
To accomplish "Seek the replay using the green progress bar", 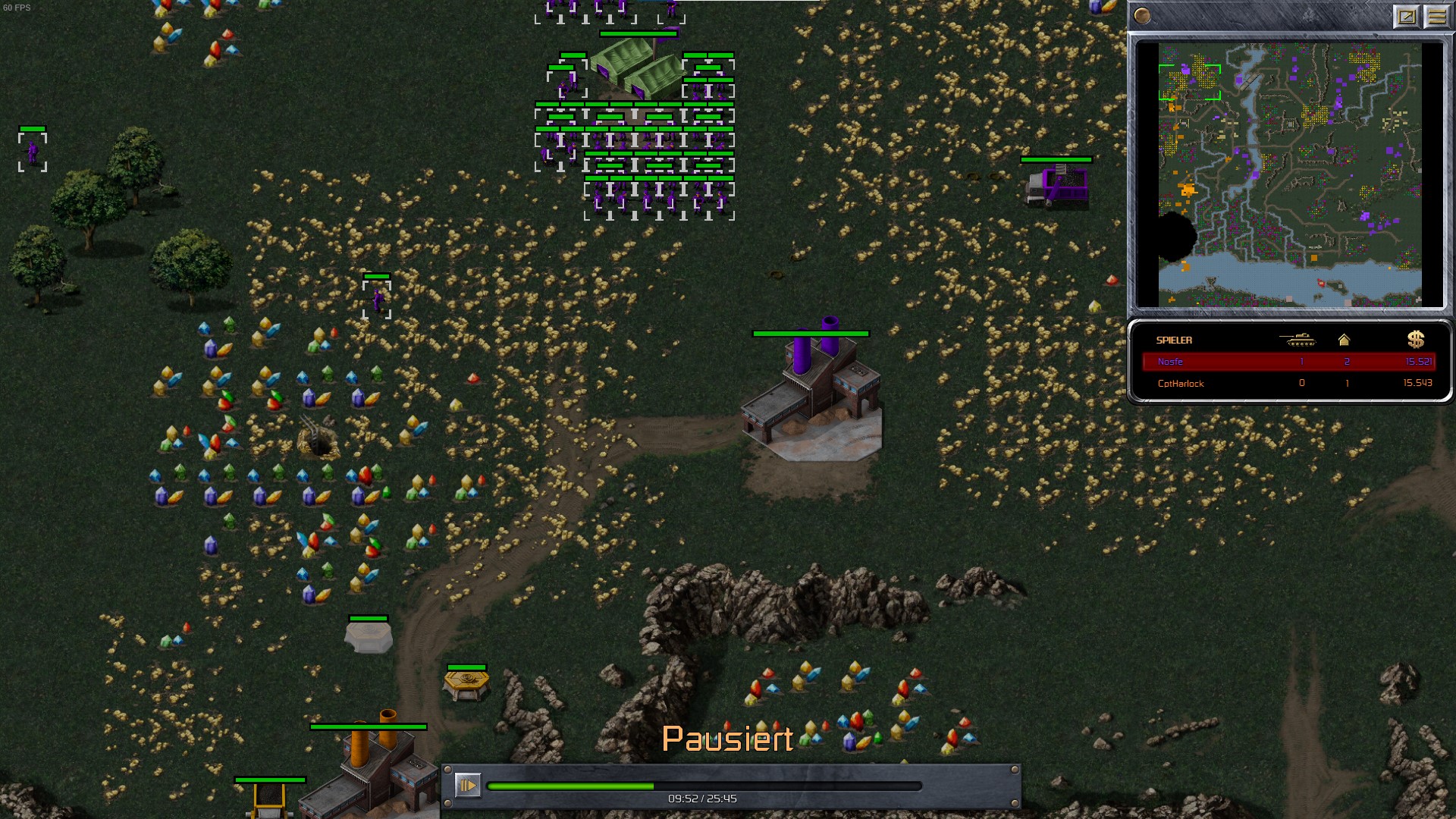I will coord(704,786).
